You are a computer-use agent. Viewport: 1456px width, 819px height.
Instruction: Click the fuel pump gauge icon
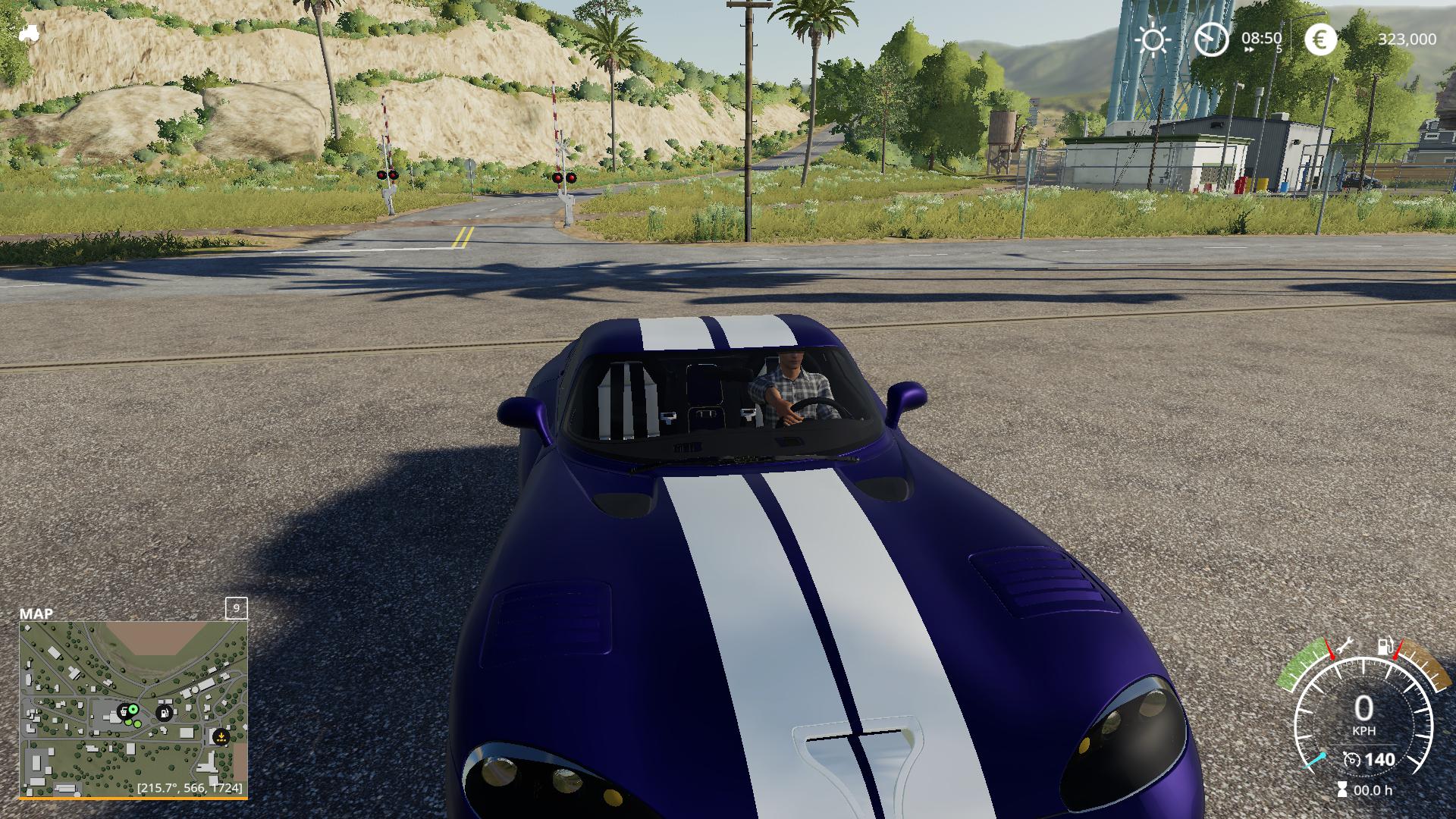pyautogui.click(x=1385, y=647)
